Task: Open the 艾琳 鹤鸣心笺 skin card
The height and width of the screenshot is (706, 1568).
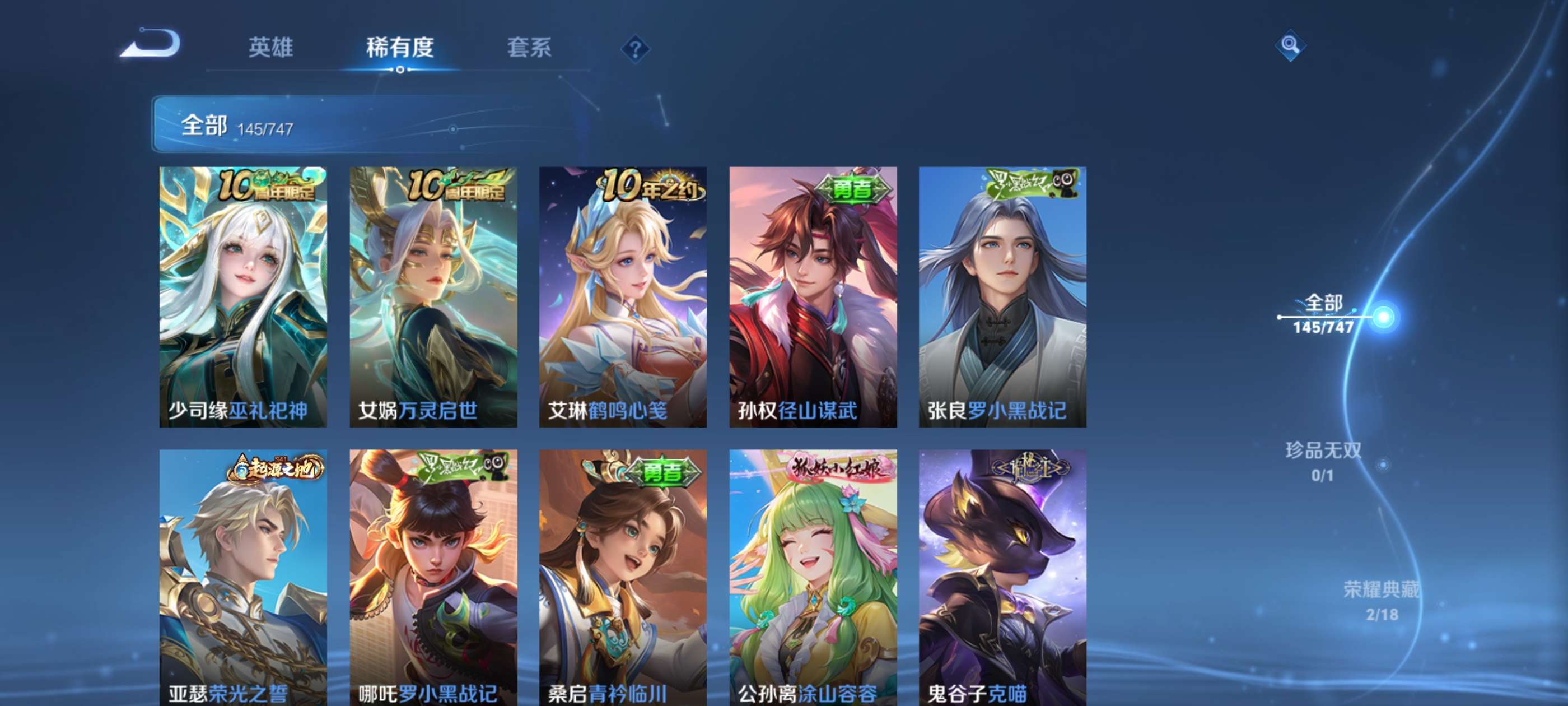Action: (x=623, y=296)
